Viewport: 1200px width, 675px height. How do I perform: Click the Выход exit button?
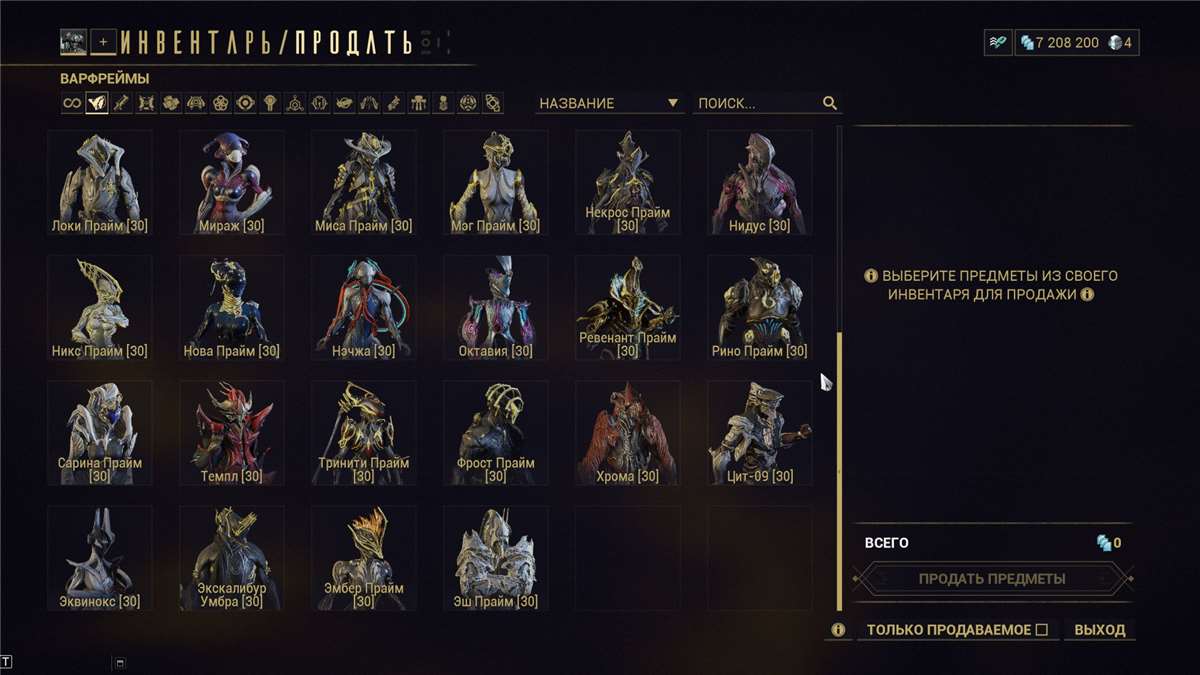coord(1099,630)
